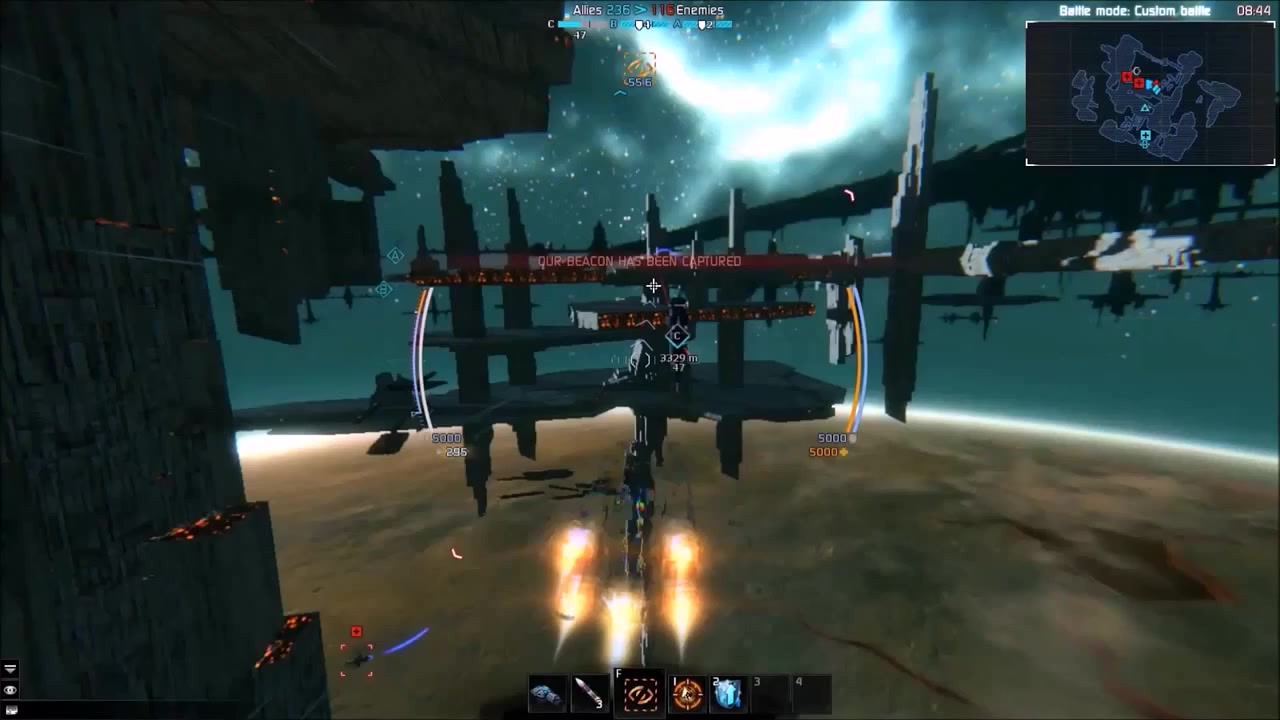Click the active cloak status icon
The image size is (1280, 720).
coord(638,66)
